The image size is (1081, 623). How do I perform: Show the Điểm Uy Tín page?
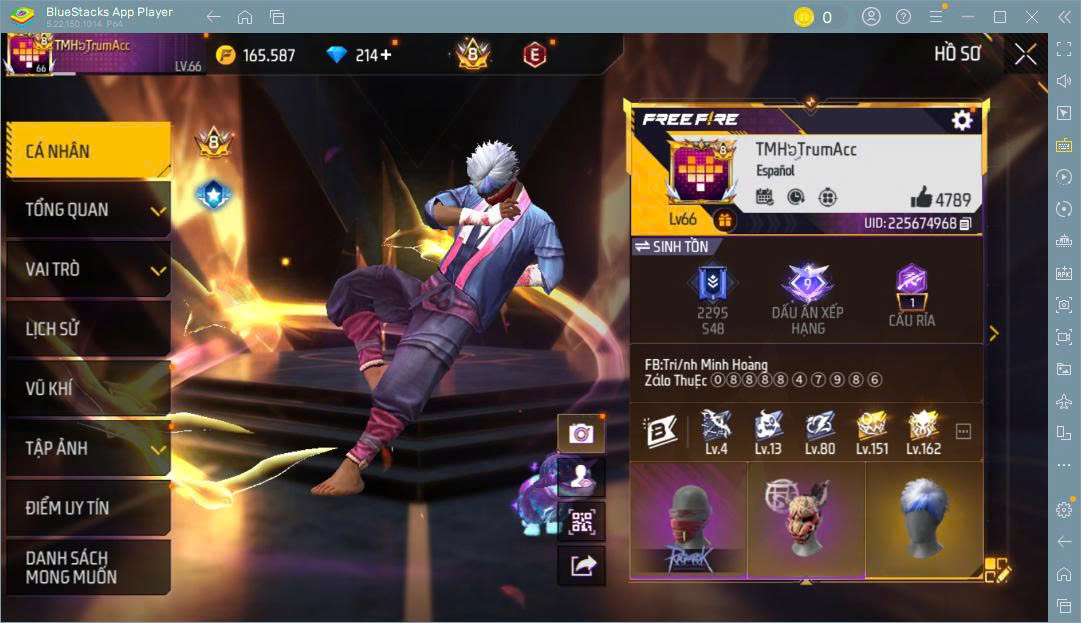(88, 507)
